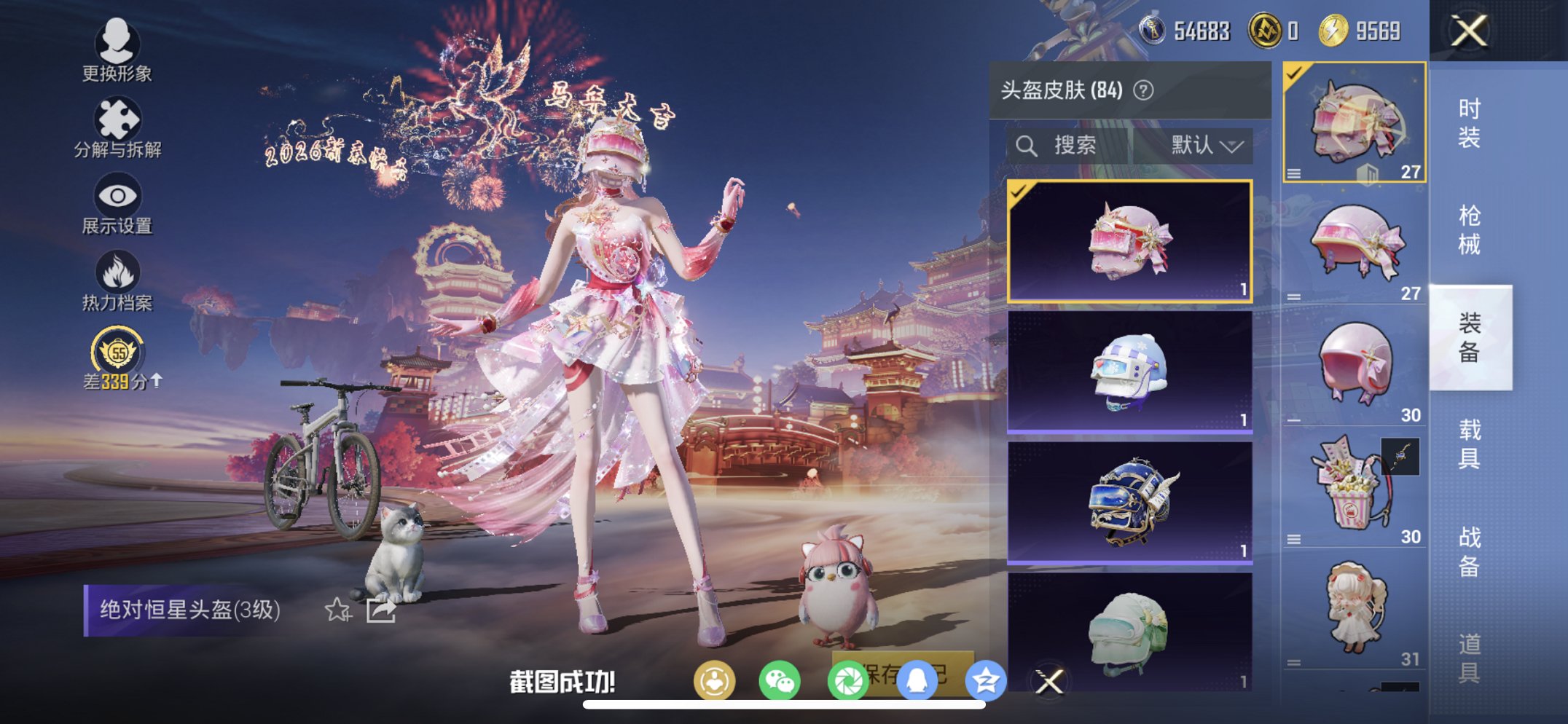1568x724 pixels.
Task: Open the QQ share icon
Action: click(917, 679)
